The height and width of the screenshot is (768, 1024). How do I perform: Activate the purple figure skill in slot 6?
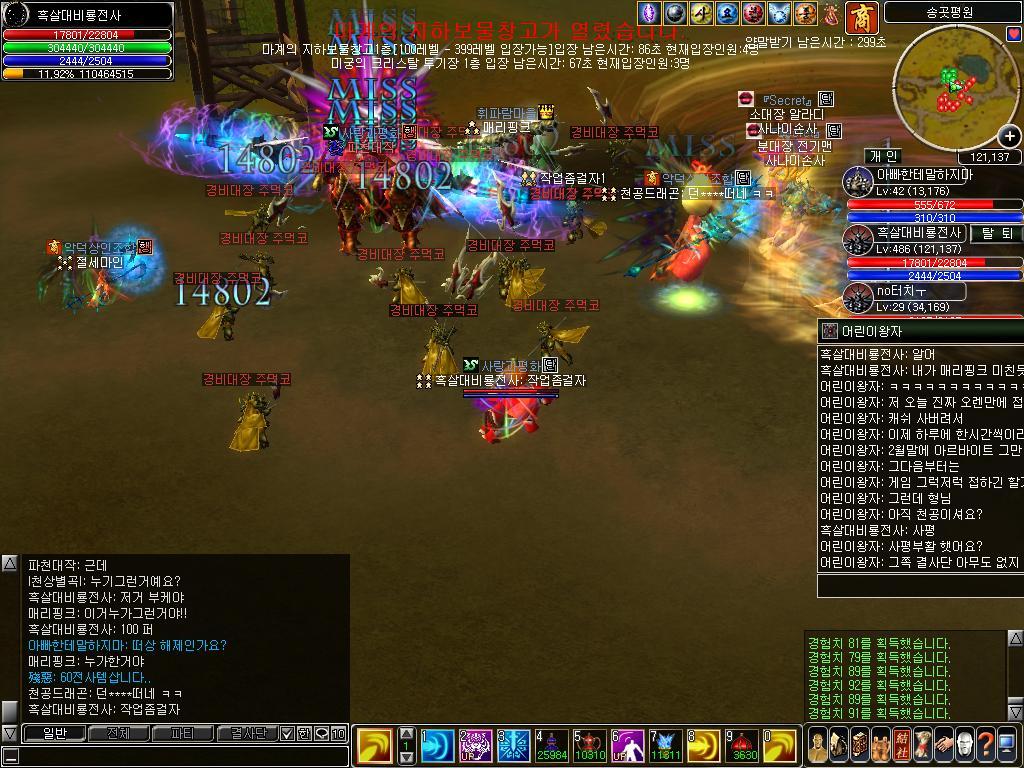tap(628, 746)
